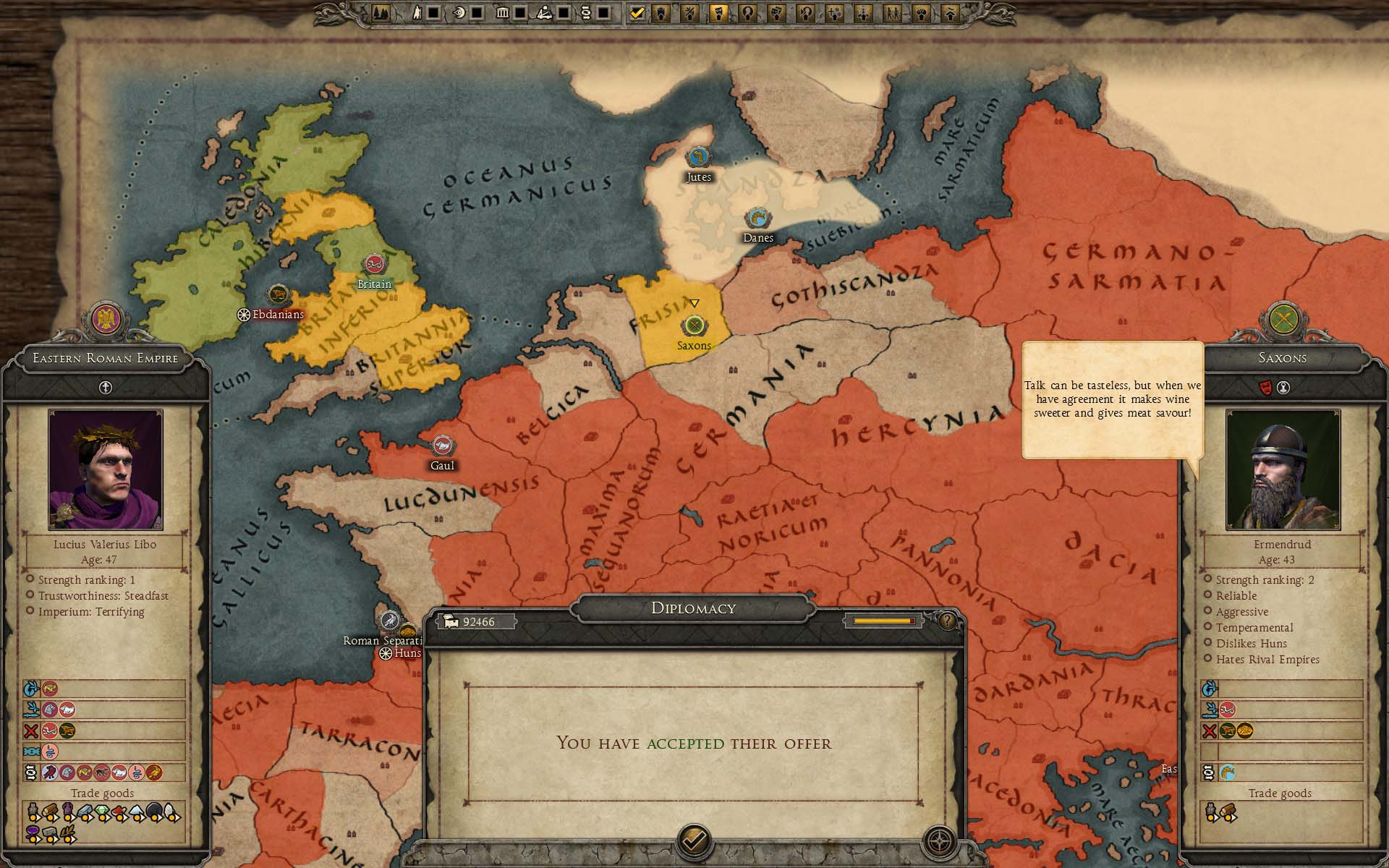Open the Diplomacy help question mark
The height and width of the screenshot is (868, 1389).
(x=946, y=621)
